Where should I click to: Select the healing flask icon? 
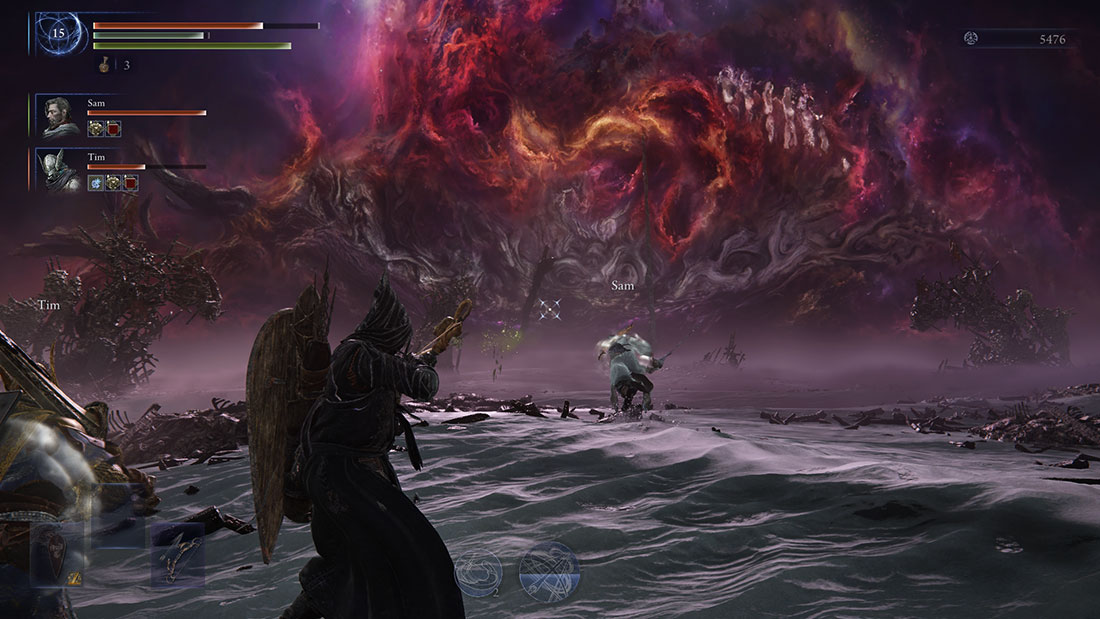point(103,65)
